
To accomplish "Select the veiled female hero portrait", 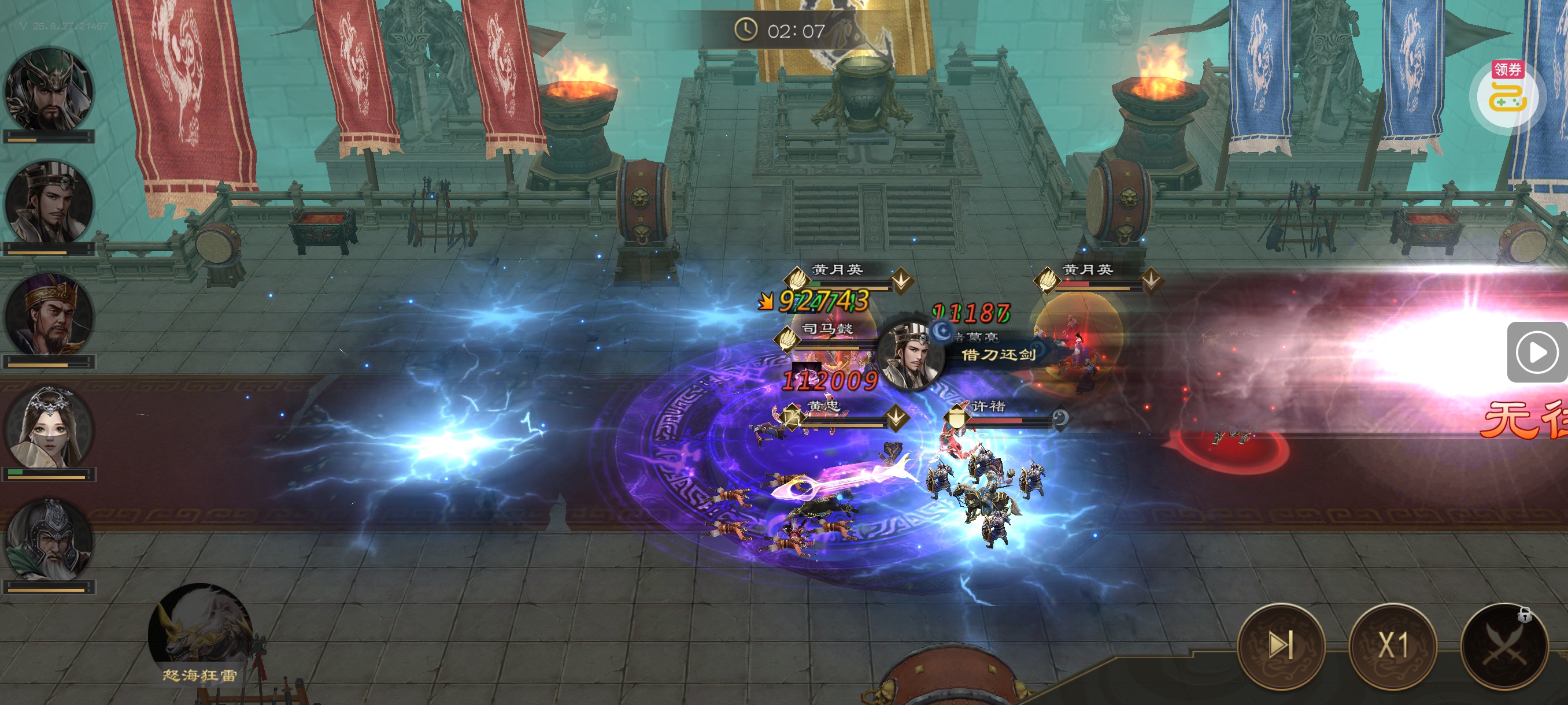I will click(x=49, y=428).
